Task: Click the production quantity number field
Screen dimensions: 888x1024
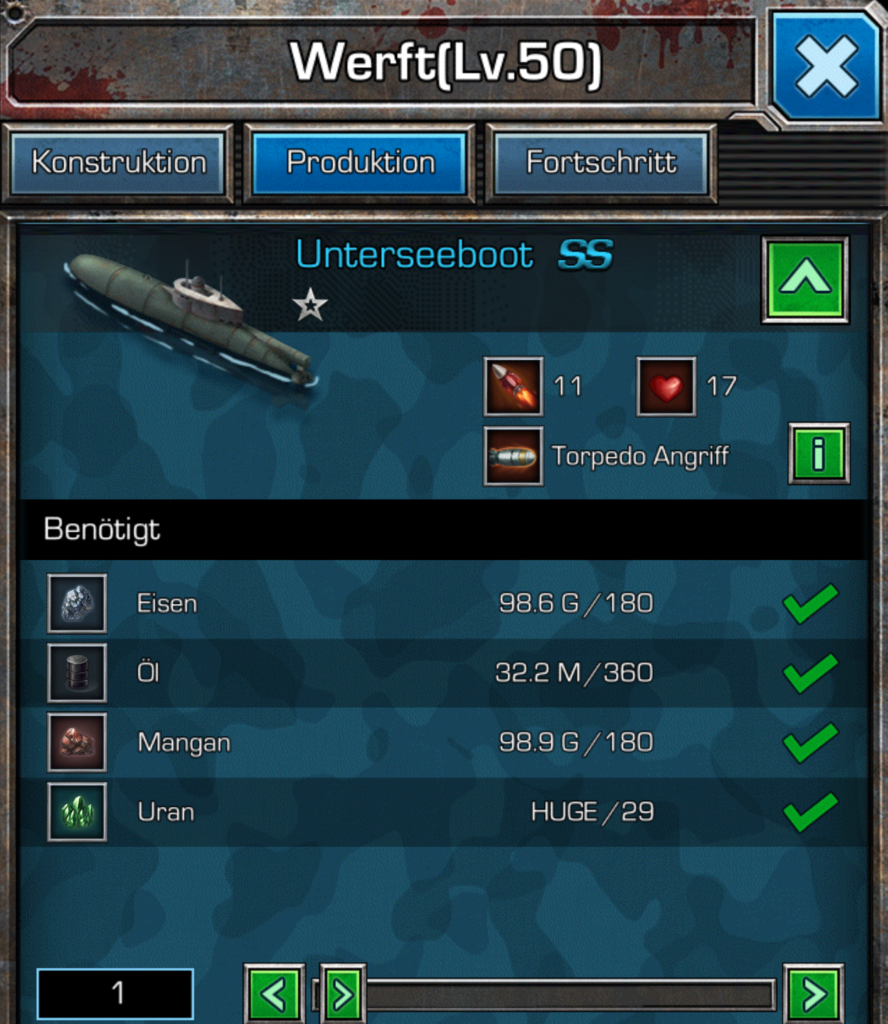Action: tap(116, 993)
